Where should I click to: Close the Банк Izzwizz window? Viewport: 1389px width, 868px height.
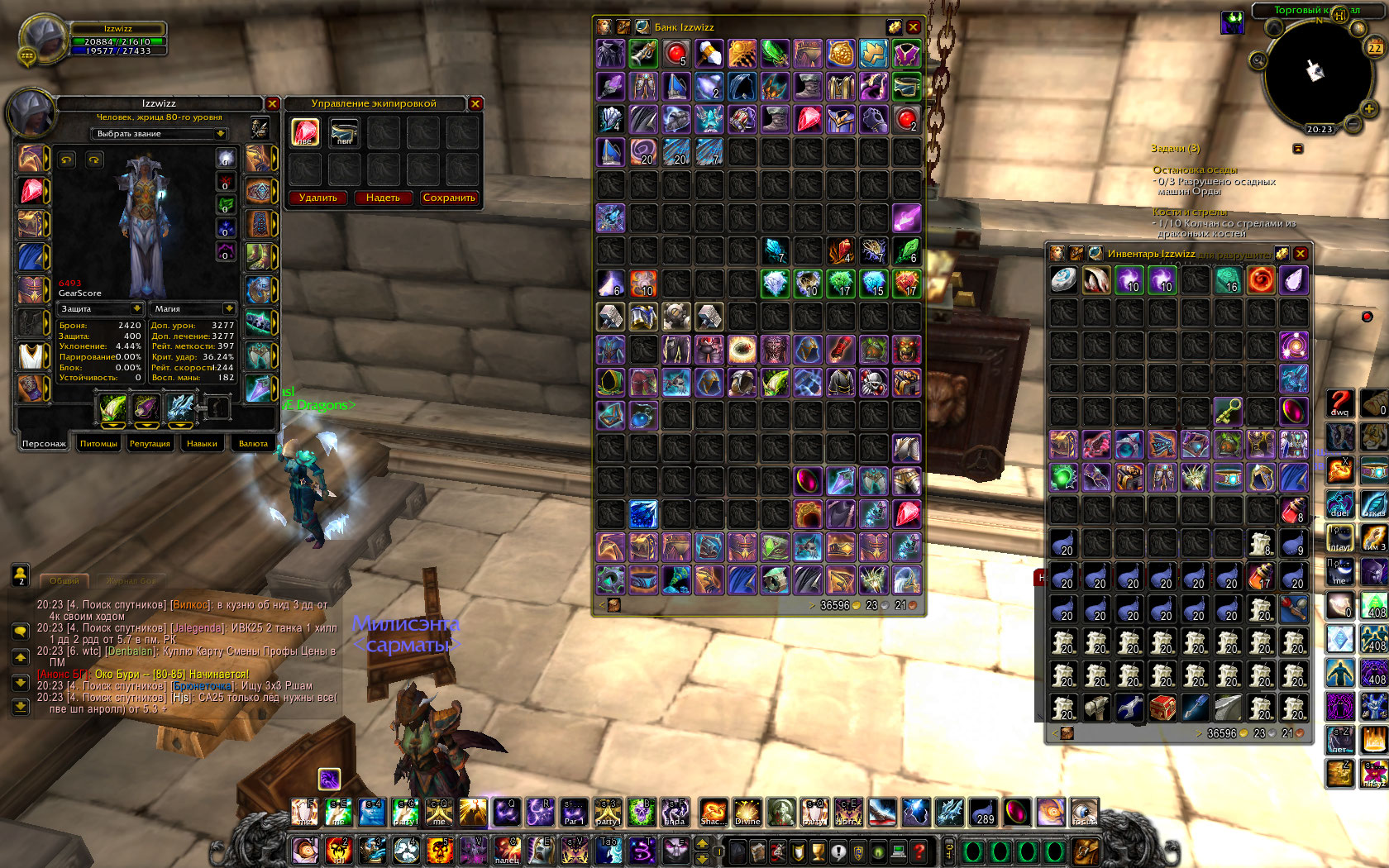(914, 27)
